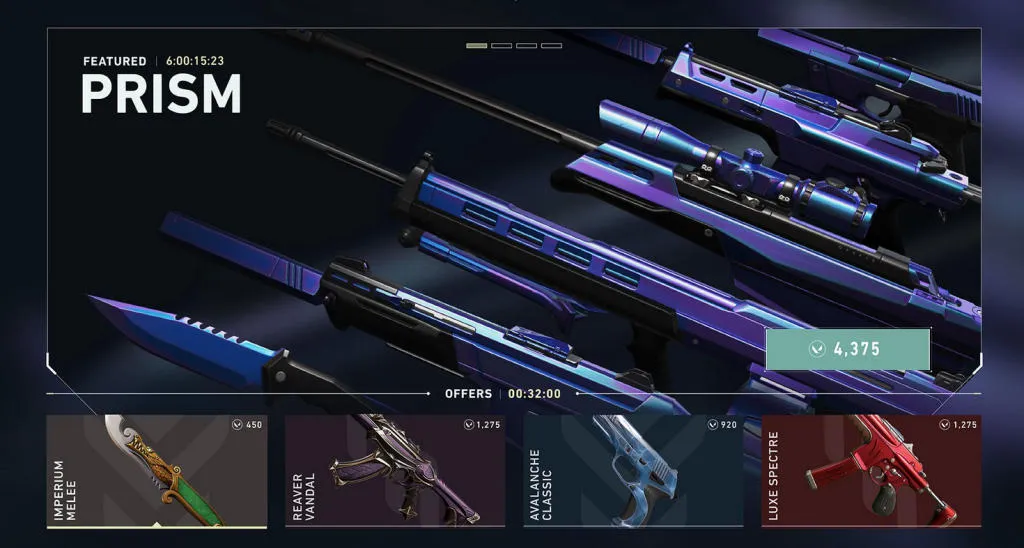This screenshot has height=548, width=1024.
Task: Open the Reaver Vandal offer
Action: point(395,470)
